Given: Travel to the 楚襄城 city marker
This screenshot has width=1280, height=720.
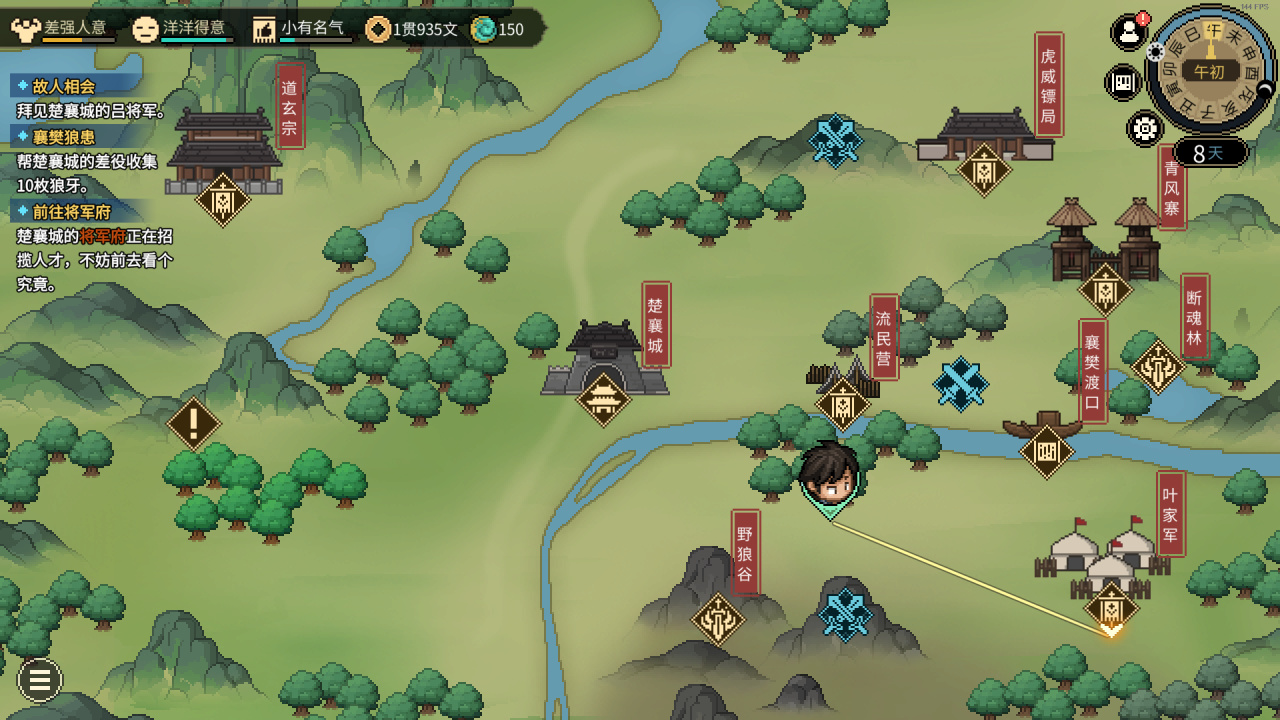Looking at the screenshot, I should (x=604, y=400).
